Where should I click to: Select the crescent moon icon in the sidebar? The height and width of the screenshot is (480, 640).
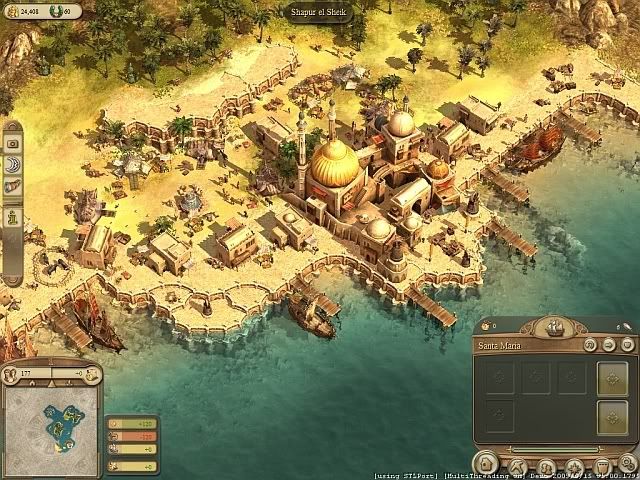14,165
